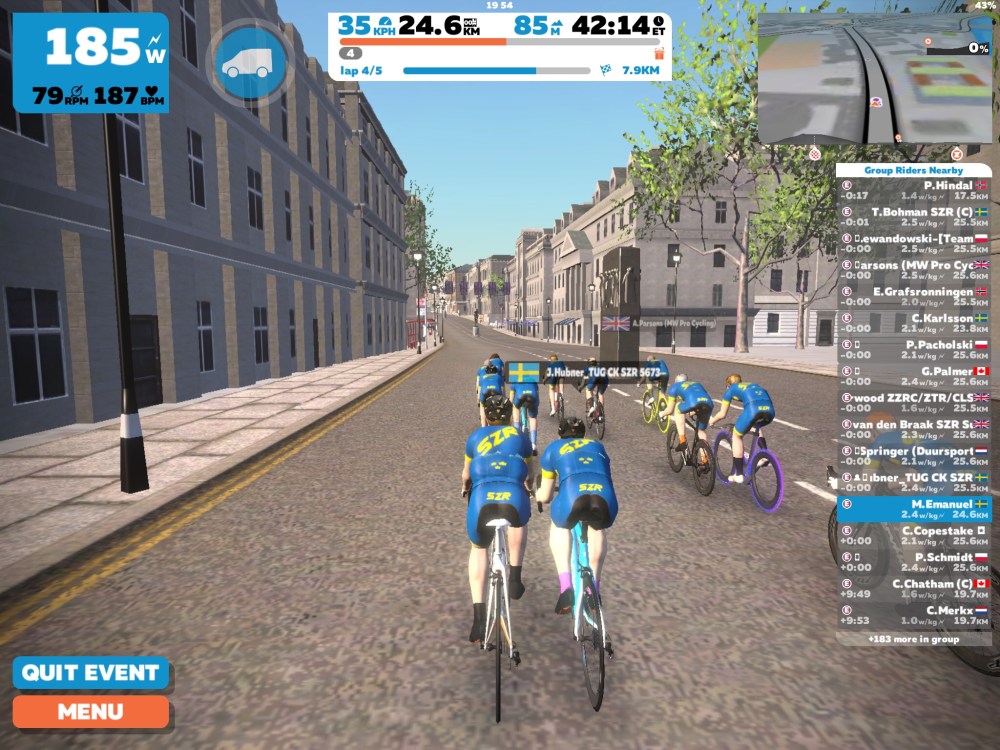Select rider C.Merkx's row
This screenshot has height=750, width=1000.
click(x=913, y=615)
